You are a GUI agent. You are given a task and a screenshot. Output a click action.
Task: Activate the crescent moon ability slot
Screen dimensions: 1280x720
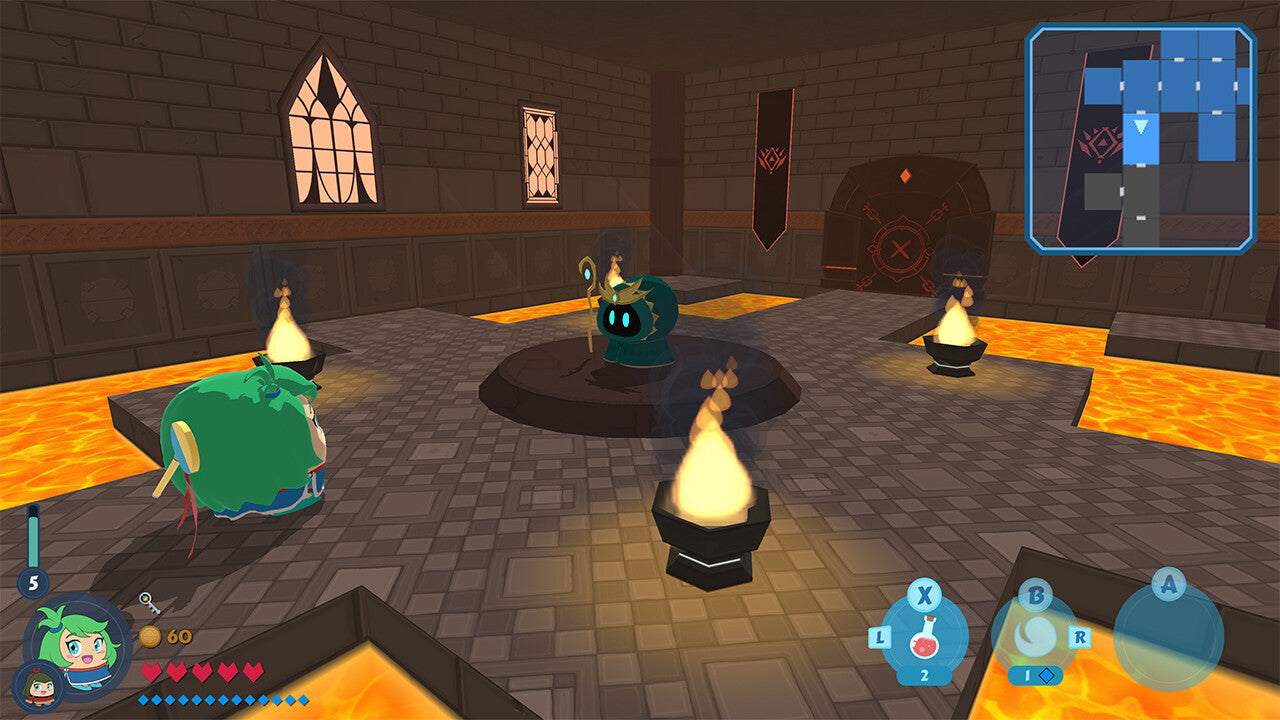(1035, 636)
